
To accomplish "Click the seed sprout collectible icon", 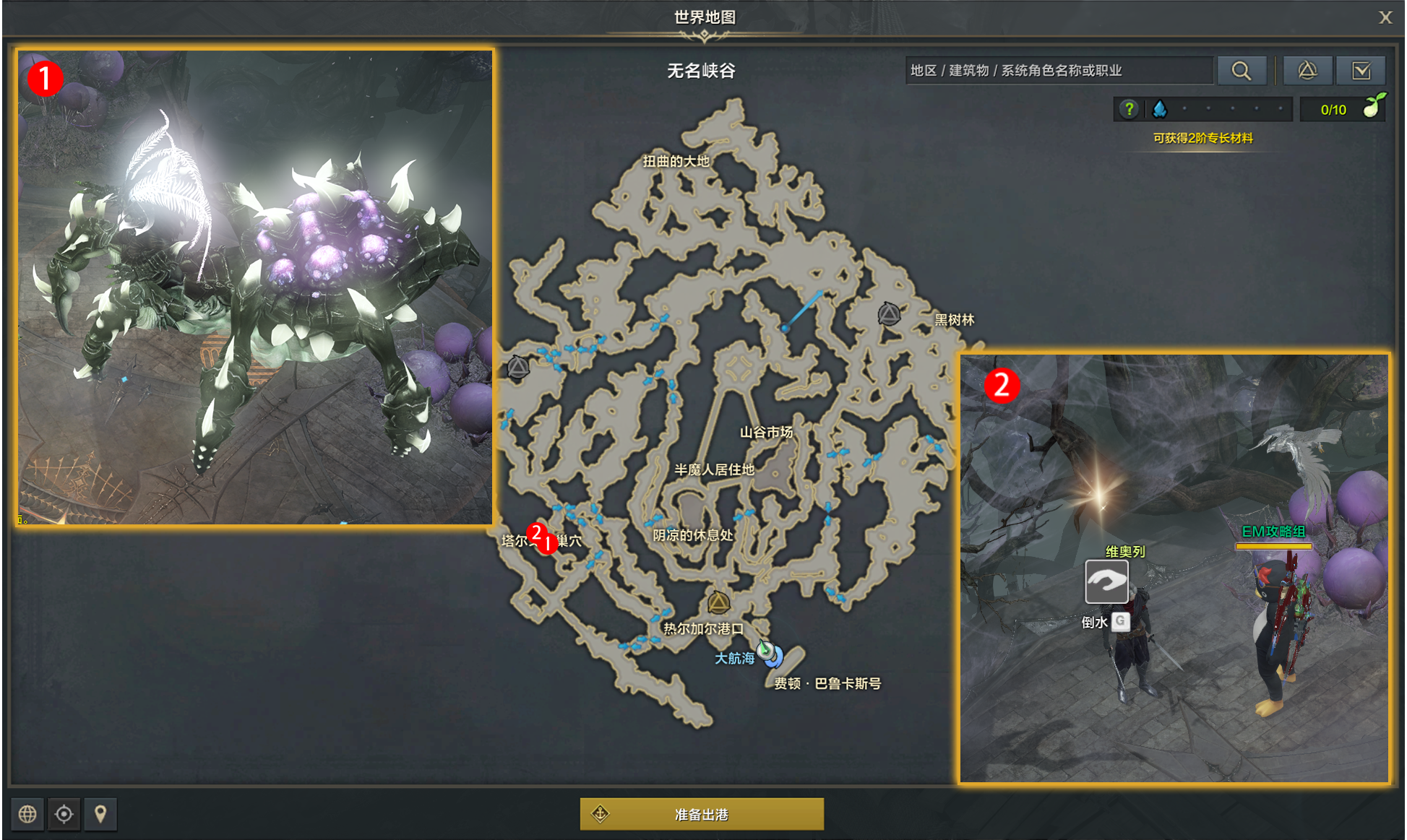I will 1373,107.
